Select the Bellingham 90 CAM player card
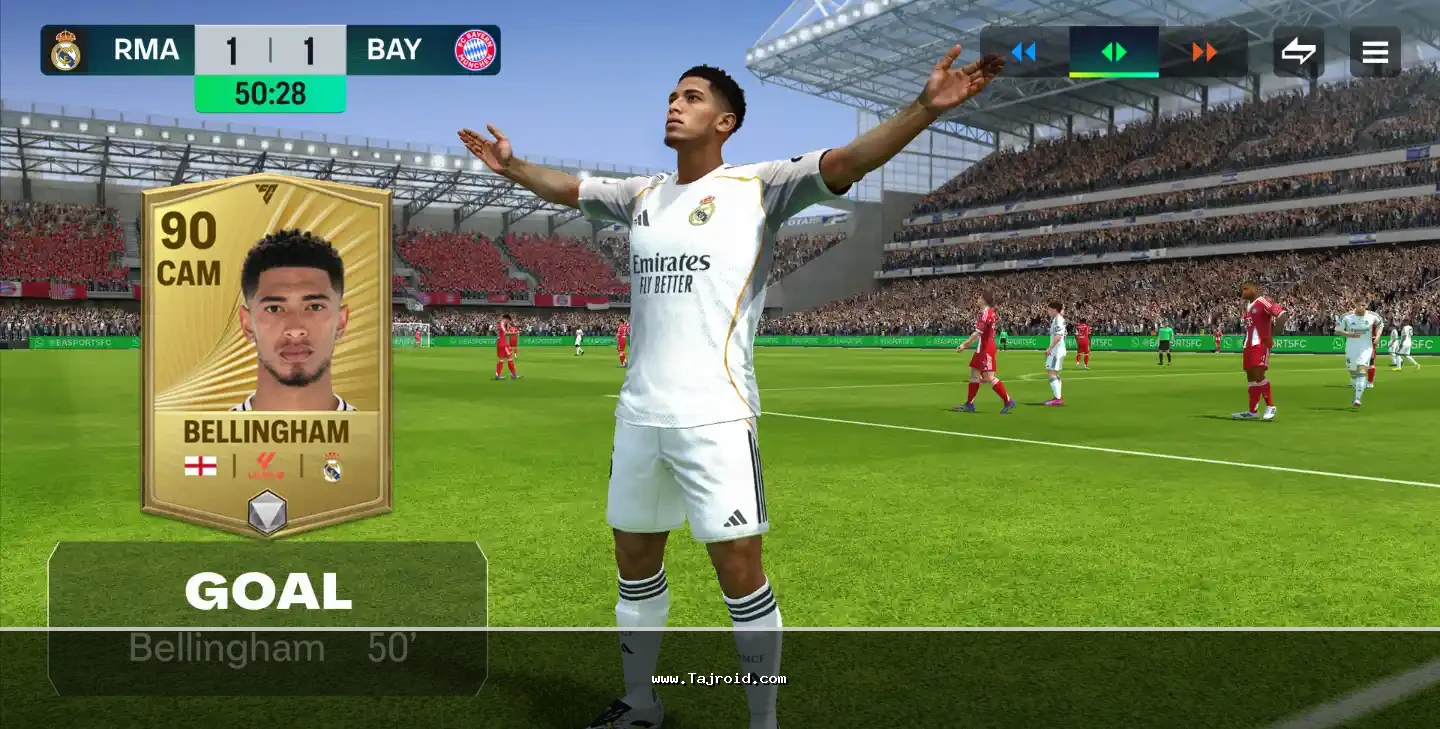The width and height of the screenshot is (1440, 729). click(266, 355)
